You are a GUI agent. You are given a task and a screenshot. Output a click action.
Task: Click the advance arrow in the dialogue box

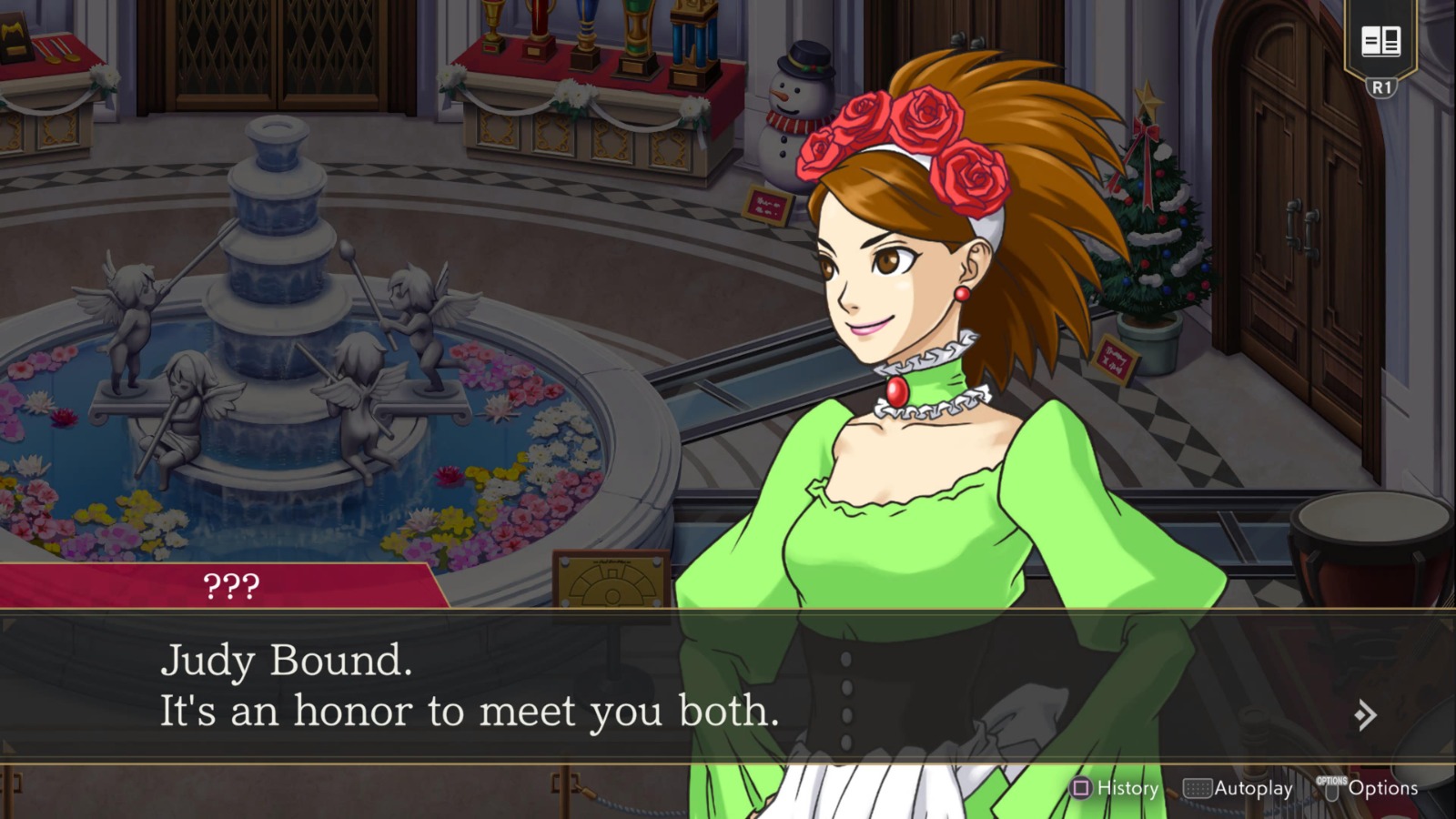tap(1364, 716)
